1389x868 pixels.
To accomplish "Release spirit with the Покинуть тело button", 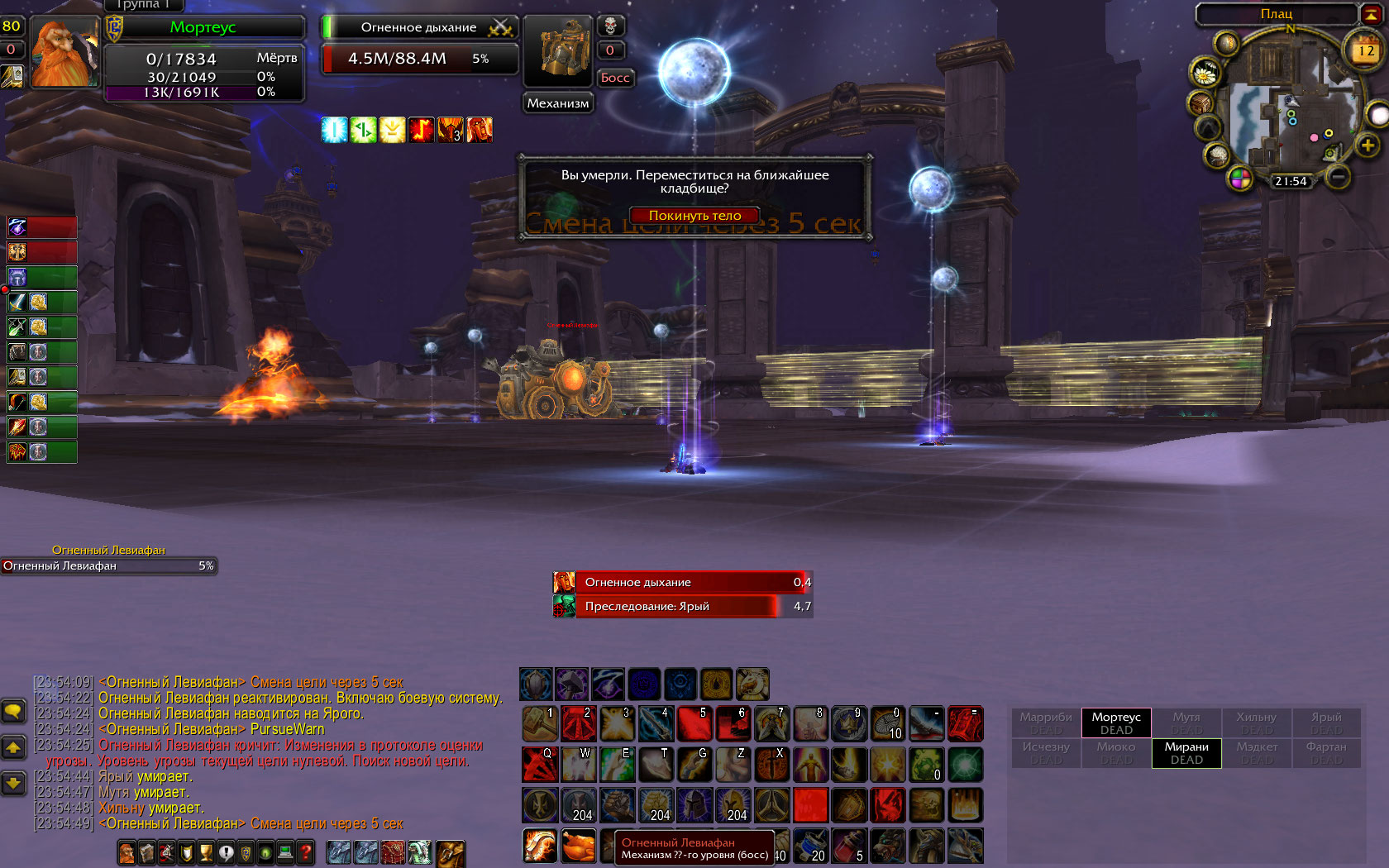I will tap(694, 216).
